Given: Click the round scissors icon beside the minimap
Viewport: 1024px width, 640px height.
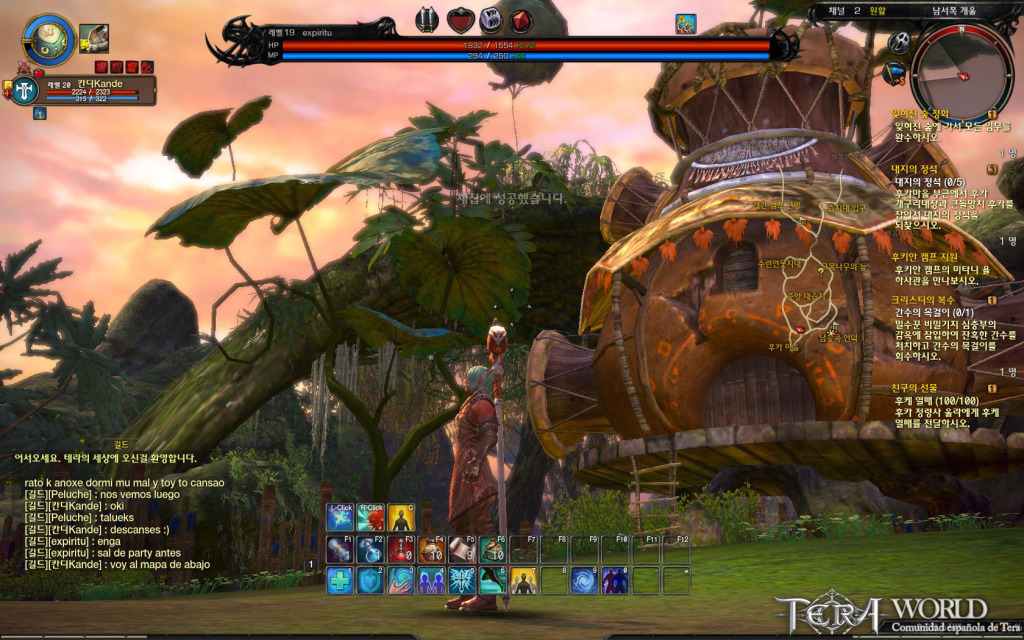Looking at the screenshot, I should pos(898,42).
